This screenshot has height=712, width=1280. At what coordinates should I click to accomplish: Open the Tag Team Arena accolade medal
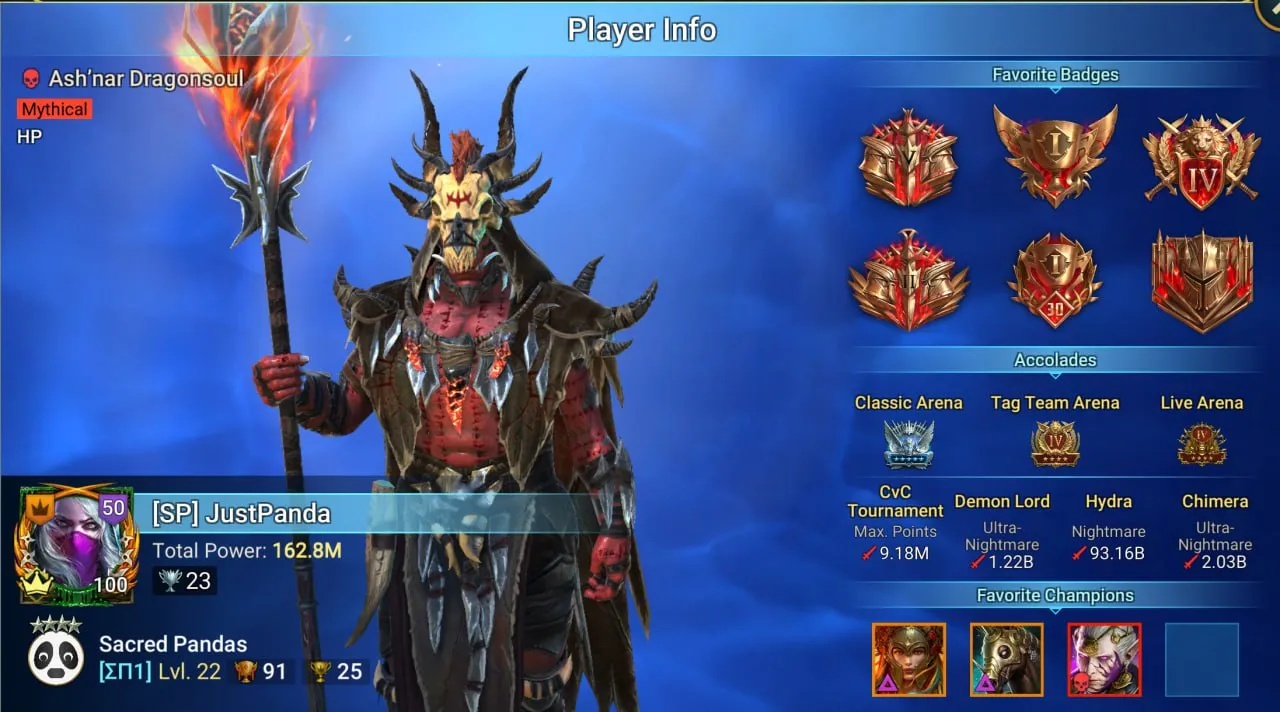(1055, 443)
